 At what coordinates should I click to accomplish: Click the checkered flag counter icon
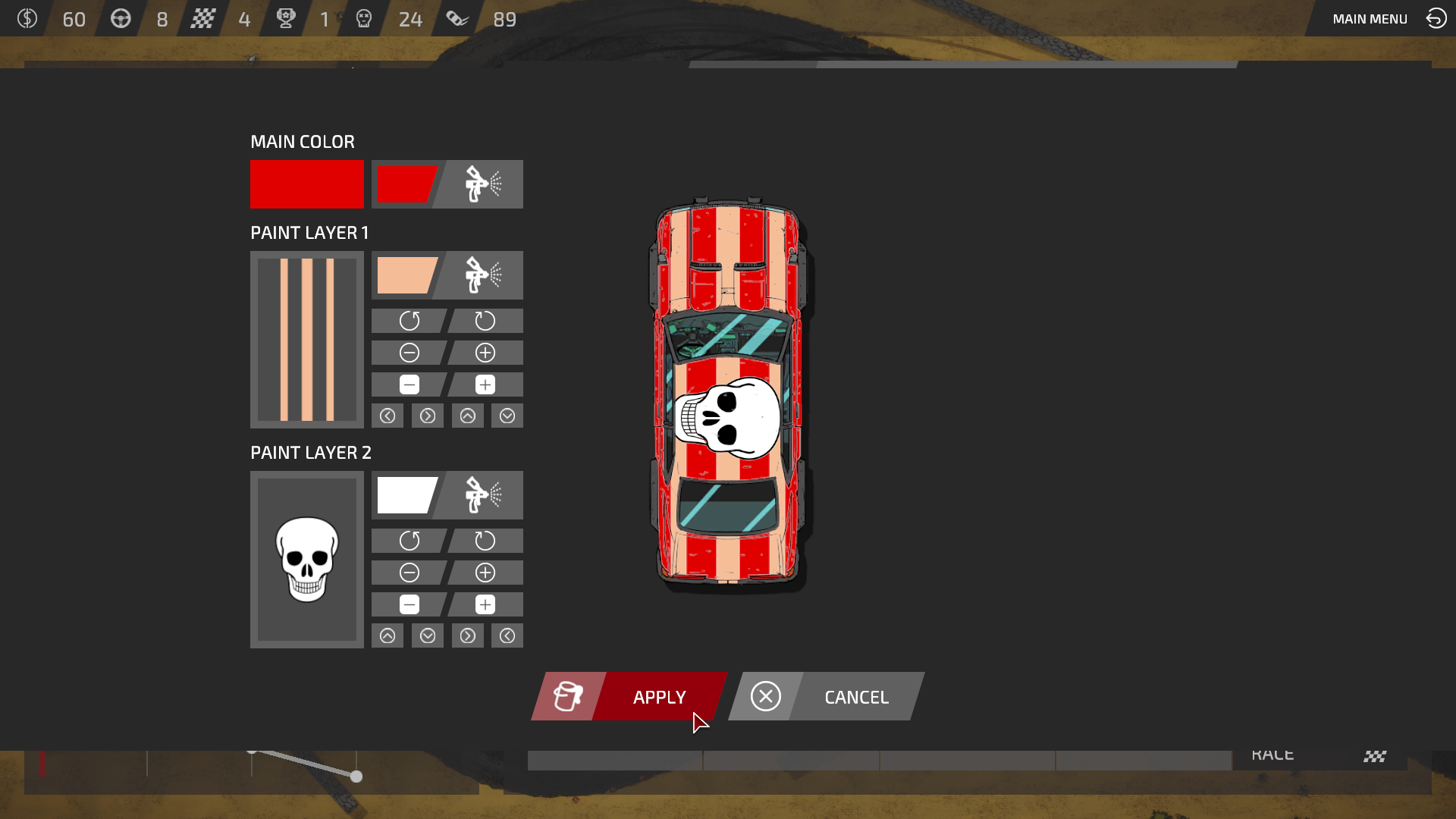(x=203, y=18)
